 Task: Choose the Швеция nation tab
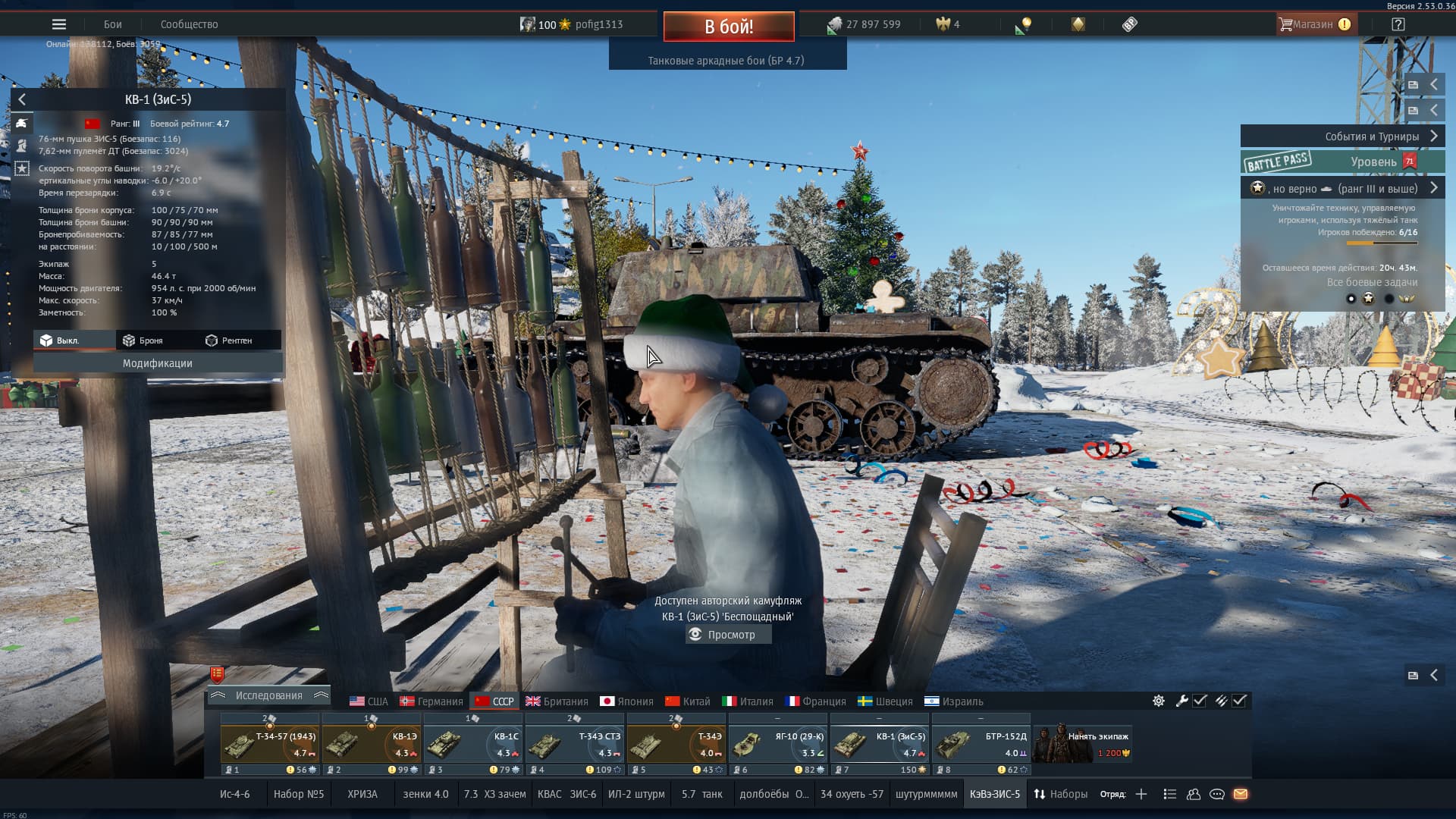[885, 701]
